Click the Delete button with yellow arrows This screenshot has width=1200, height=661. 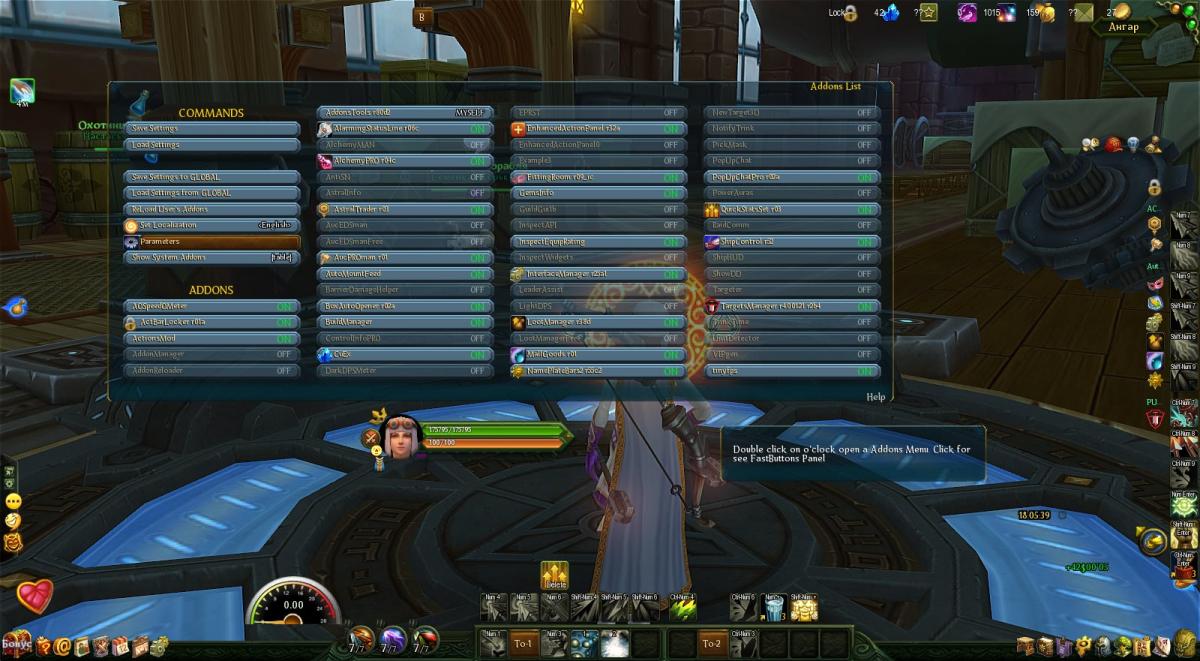tap(554, 574)
